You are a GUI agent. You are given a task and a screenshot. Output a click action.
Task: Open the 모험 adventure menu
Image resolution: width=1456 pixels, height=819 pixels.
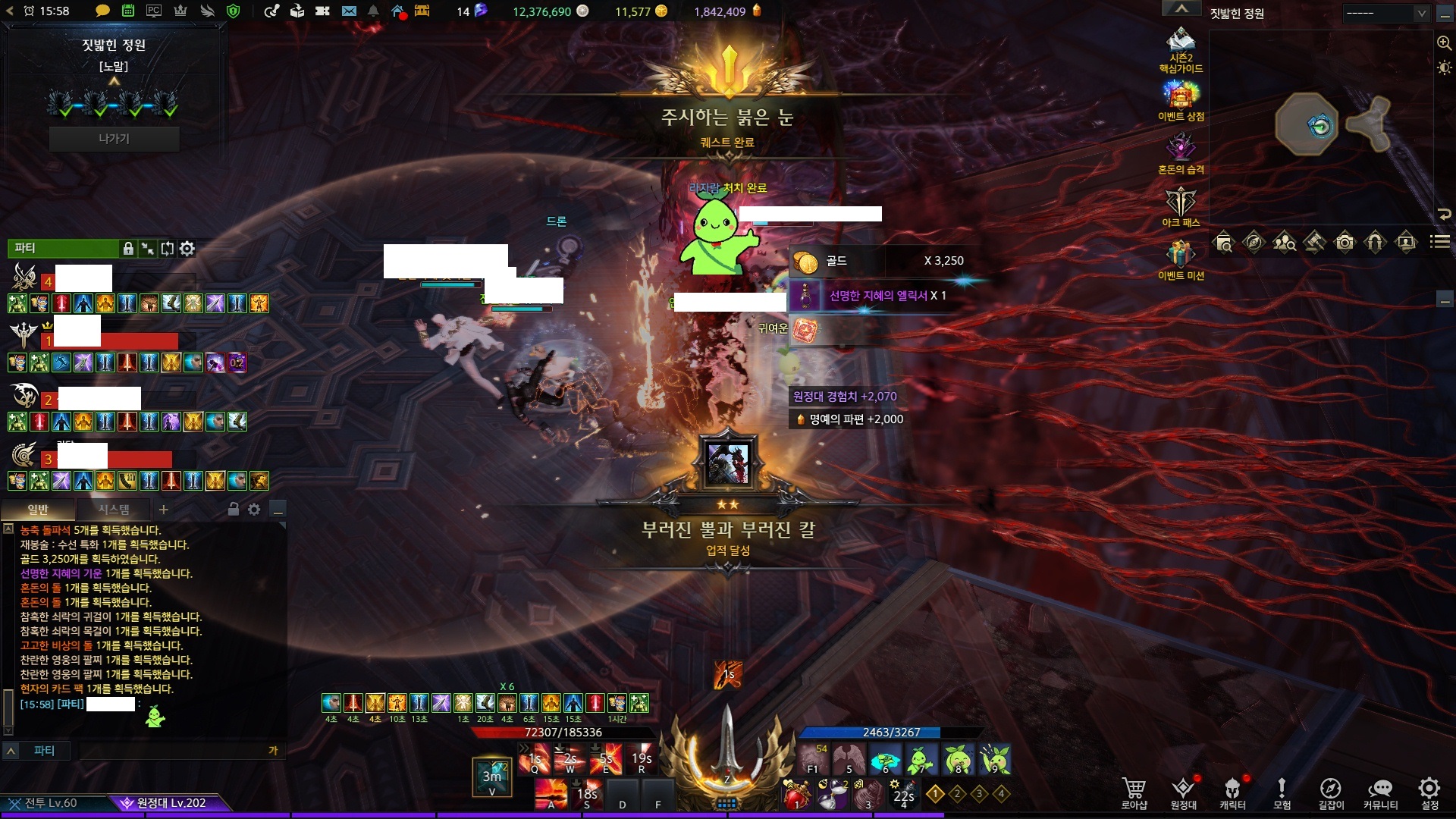pos(1282,792)
